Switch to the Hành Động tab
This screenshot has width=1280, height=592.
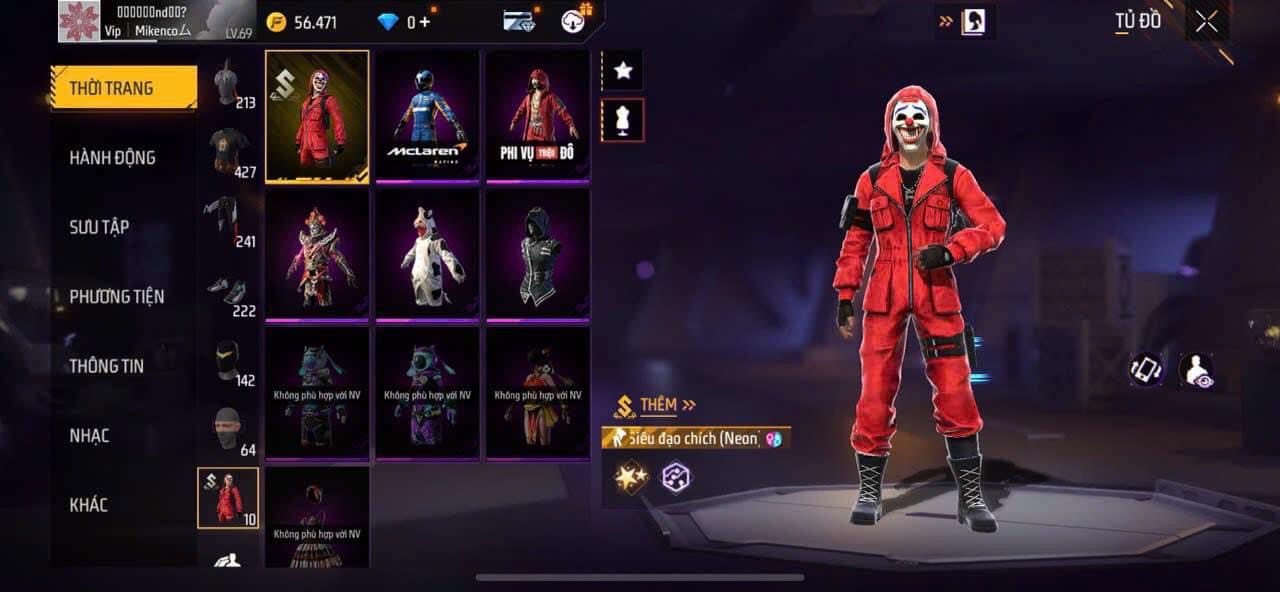coord(112,157)
